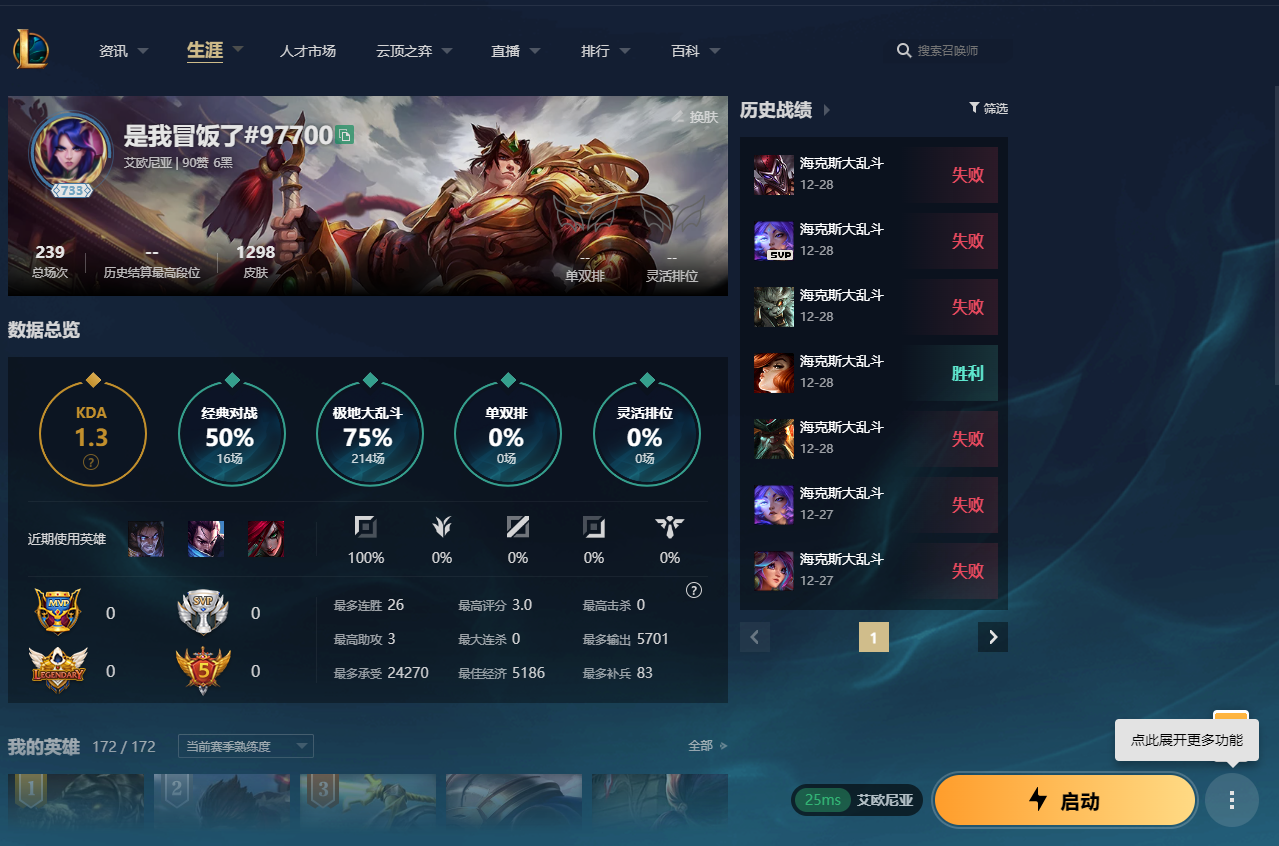Viewport: 1279px width, 846px height.
Task: Go to the next match history page
Action: click(993, 637)
